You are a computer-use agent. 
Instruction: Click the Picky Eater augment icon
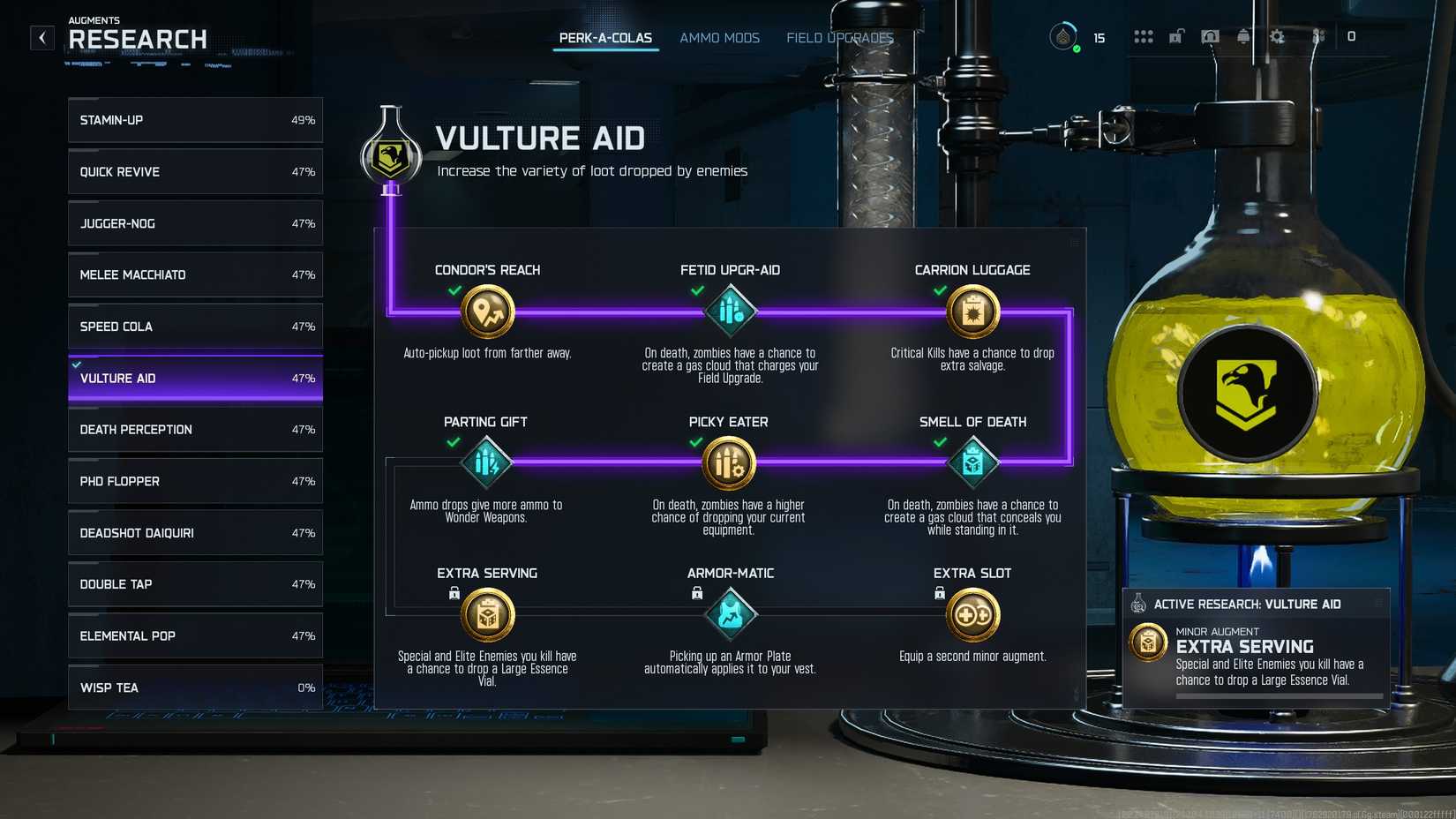click(x=730, y=462)
